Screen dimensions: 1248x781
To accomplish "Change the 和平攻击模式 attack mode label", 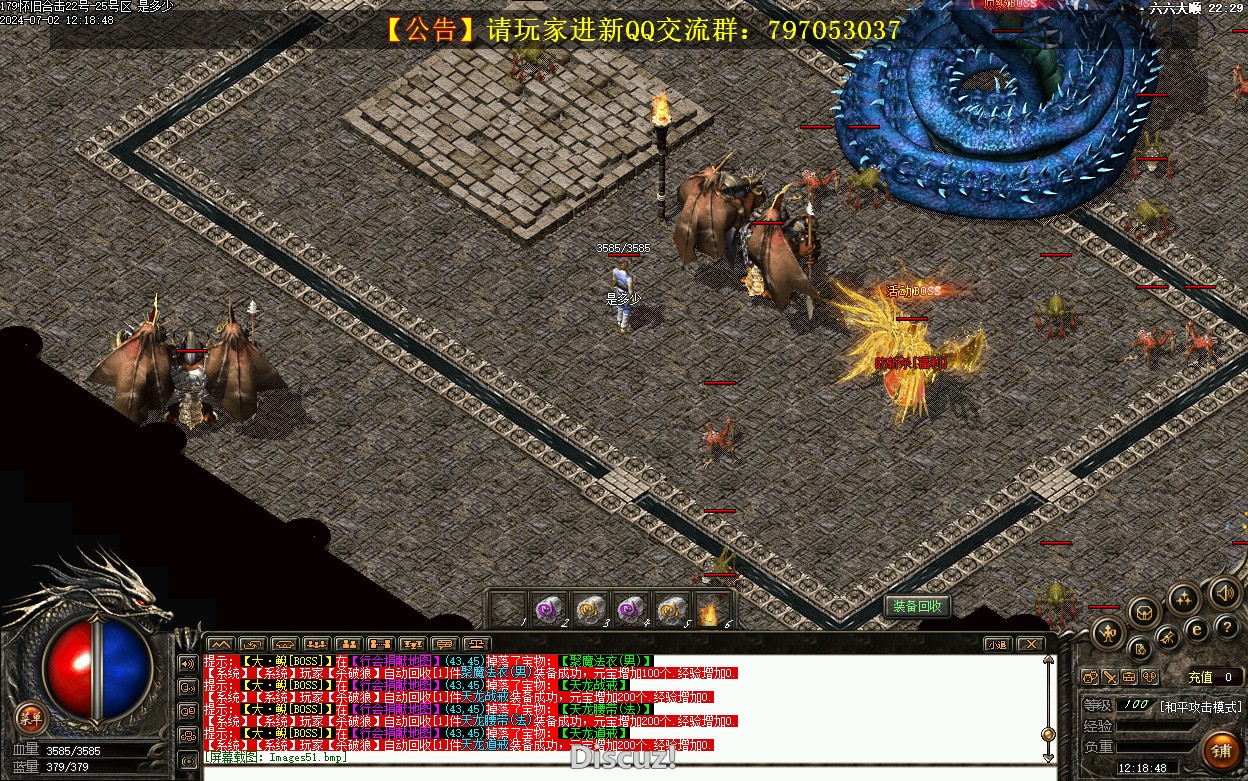I will [x=1200, y=706].
